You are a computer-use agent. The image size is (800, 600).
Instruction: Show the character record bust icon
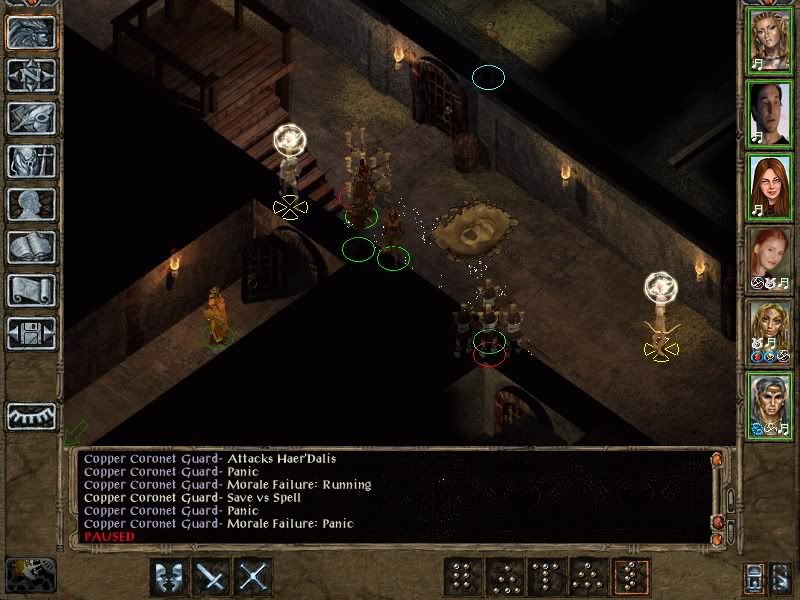click(32, 204)
